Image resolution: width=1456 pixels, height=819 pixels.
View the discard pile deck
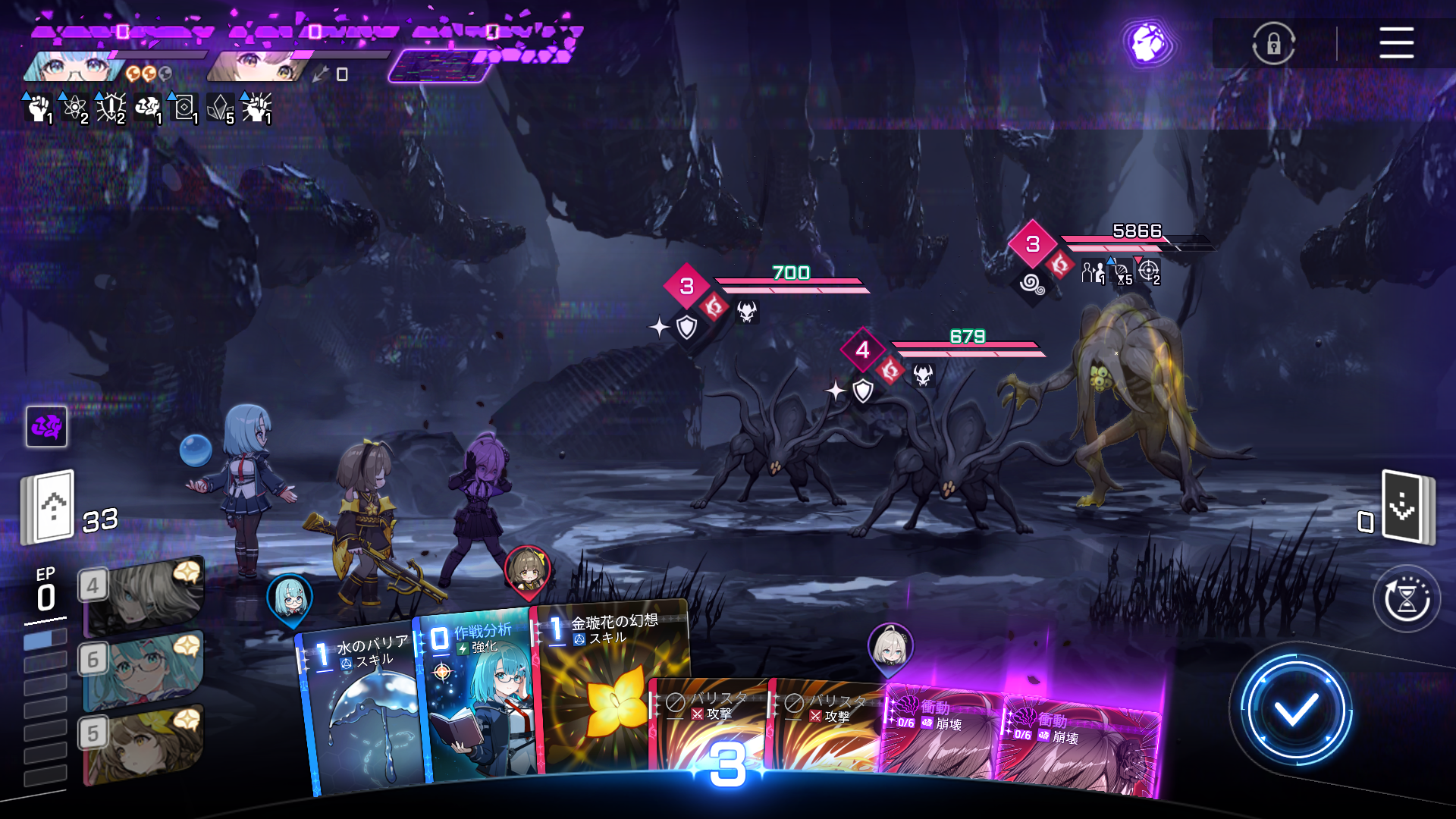1407,507
